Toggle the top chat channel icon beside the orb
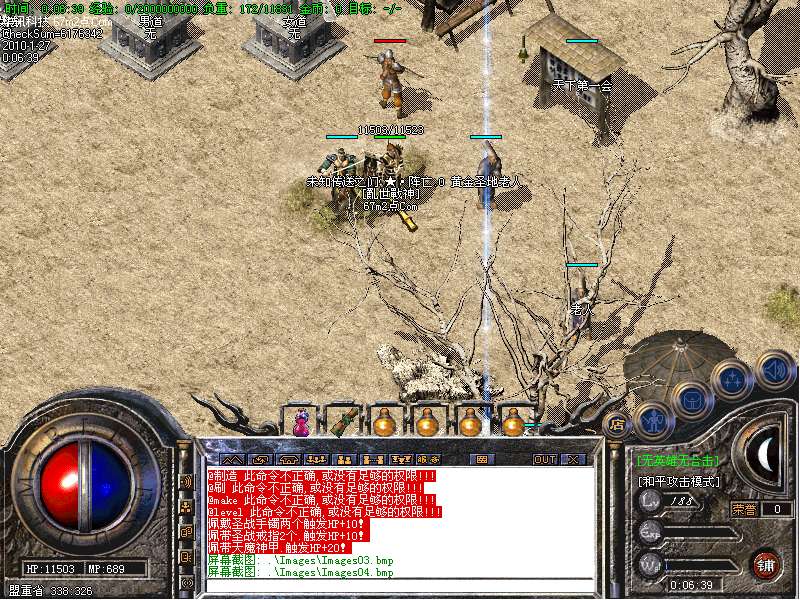The height and width of the screenshot is (600, 800). [x=185, y=481]
